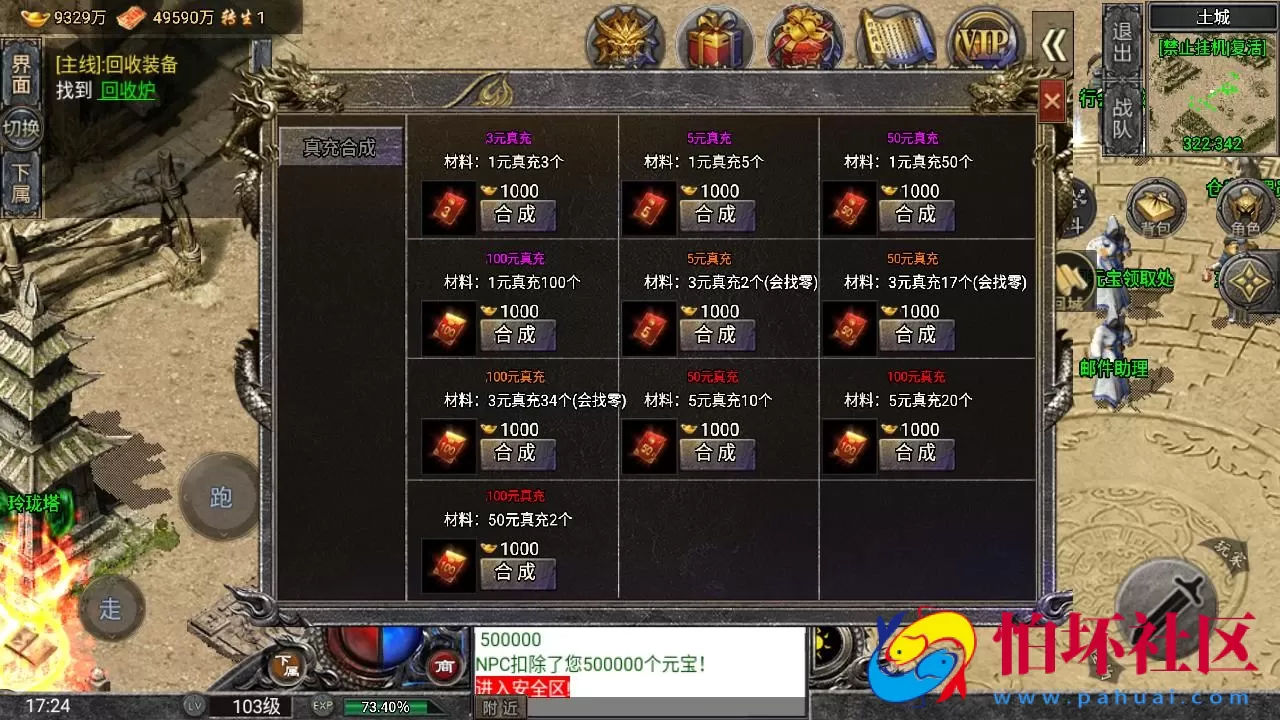Open the 背包 backpack icon
The width and height of the screenshot is (1280, 720).
coord(1157,207)
